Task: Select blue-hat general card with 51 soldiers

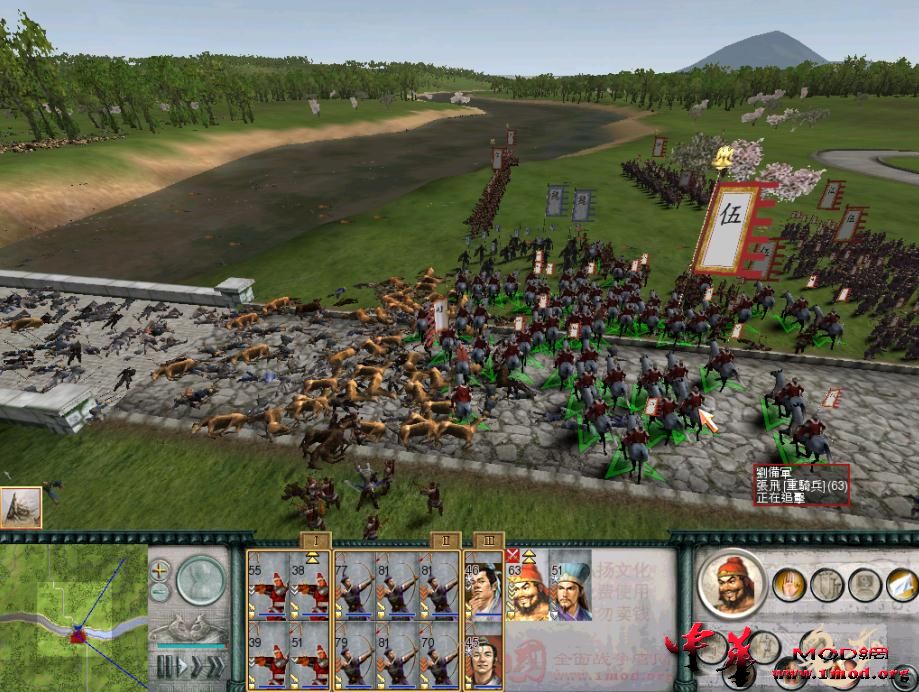Action: [569, 585]
